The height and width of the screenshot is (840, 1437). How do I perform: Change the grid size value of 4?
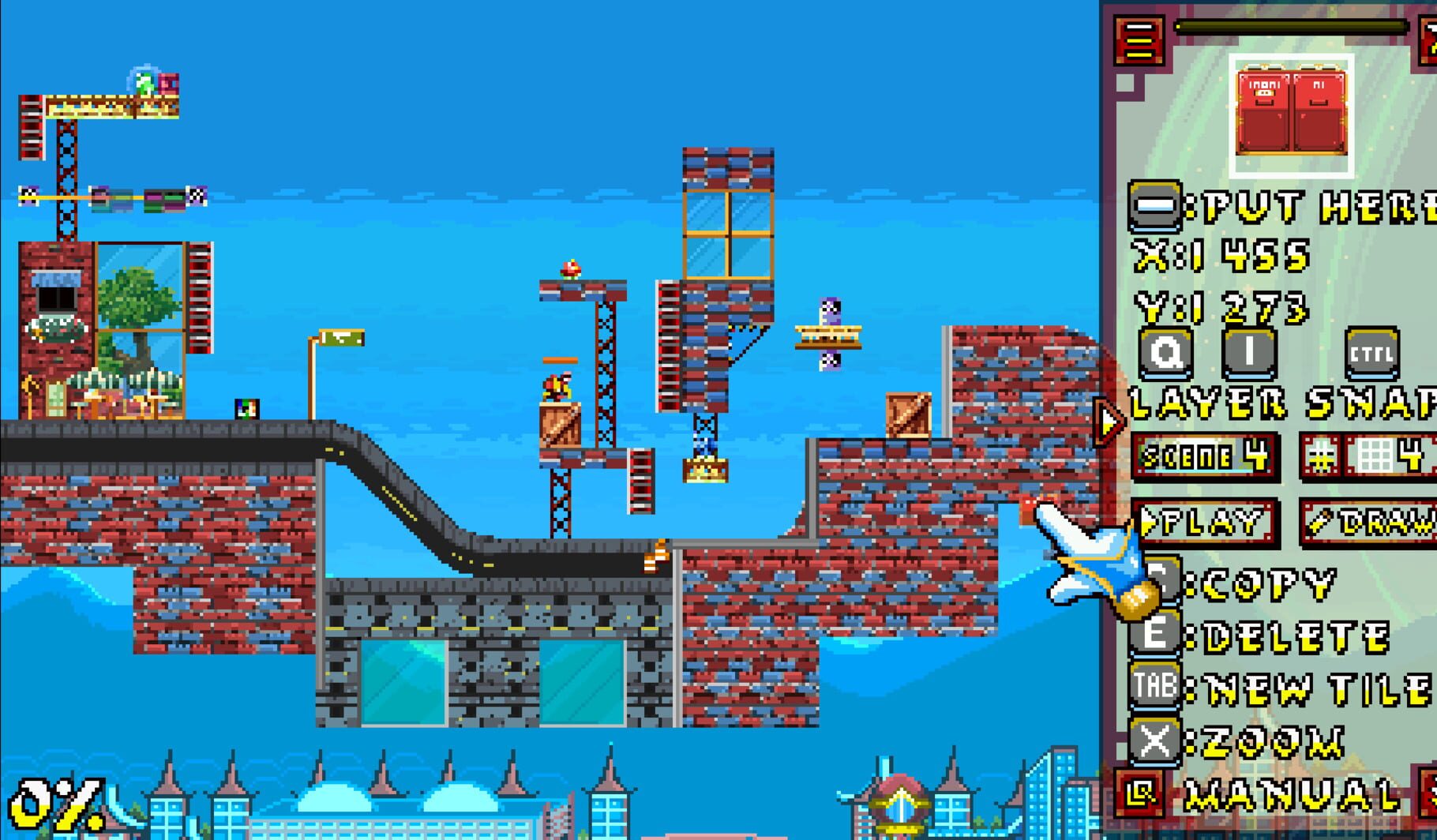[x=1410, y=456]
